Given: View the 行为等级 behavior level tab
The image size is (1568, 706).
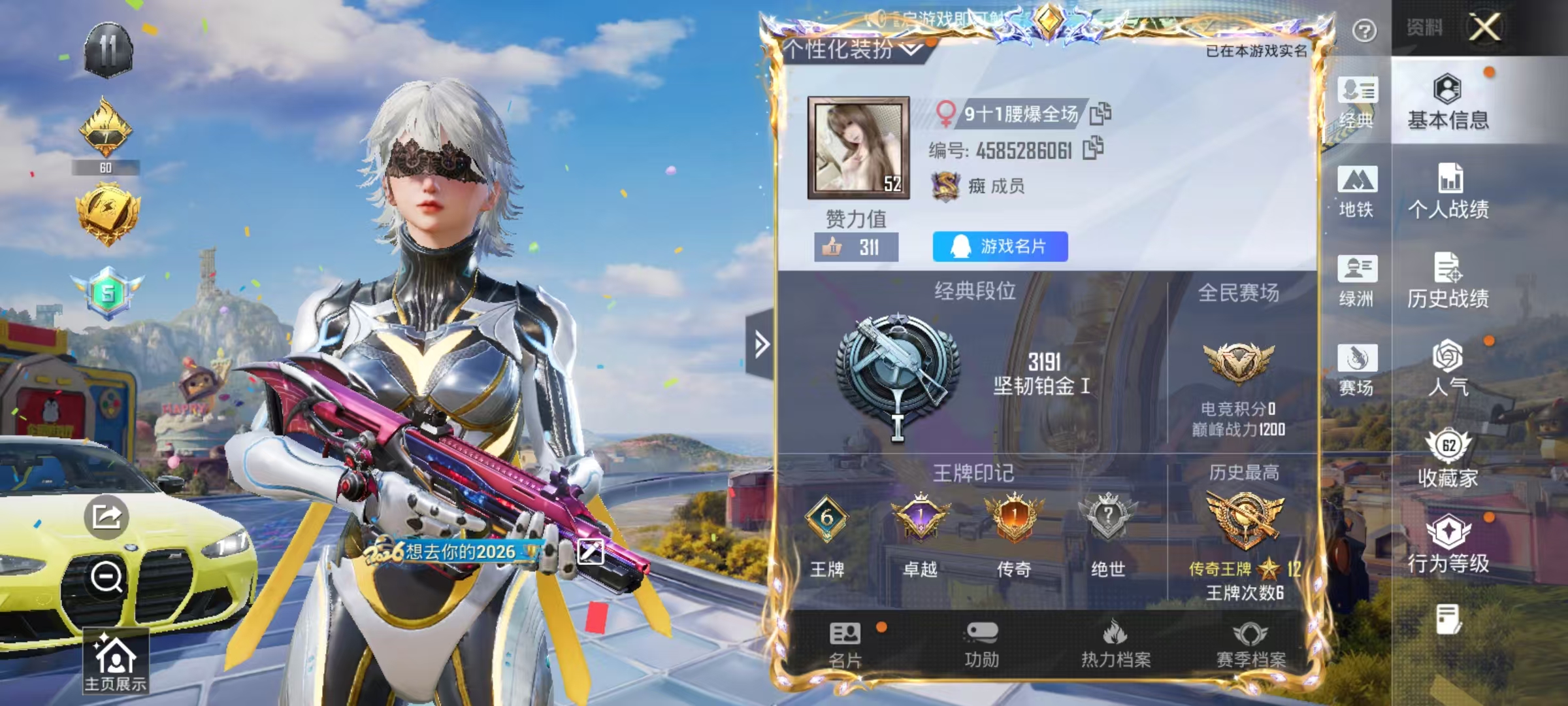Looking at the screenshot, I should coord(1448,544).
